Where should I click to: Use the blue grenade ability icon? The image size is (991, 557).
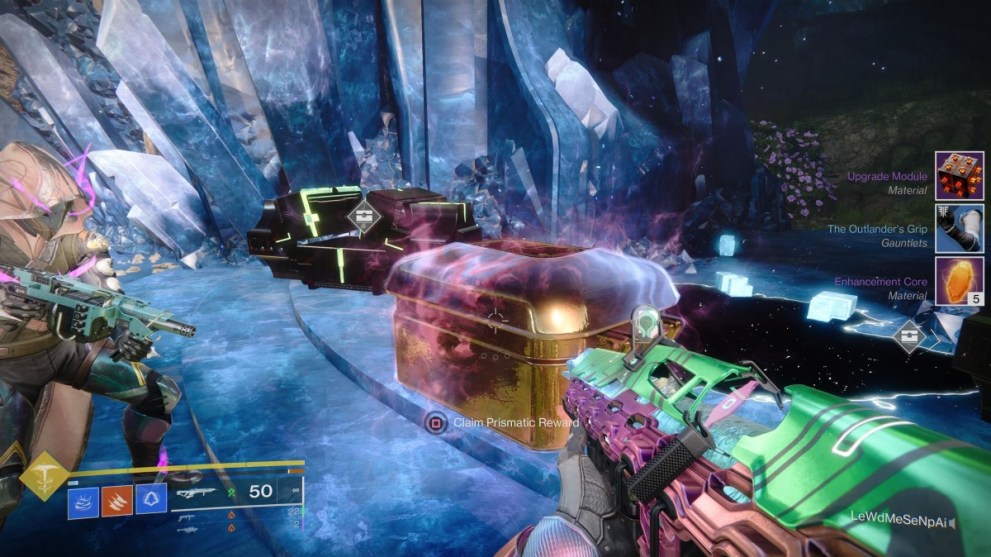coord(82,498)
